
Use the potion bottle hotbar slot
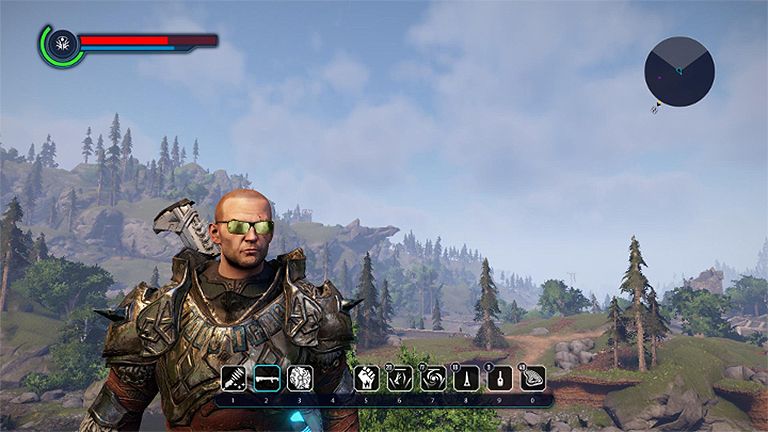(x=500, y=378)
